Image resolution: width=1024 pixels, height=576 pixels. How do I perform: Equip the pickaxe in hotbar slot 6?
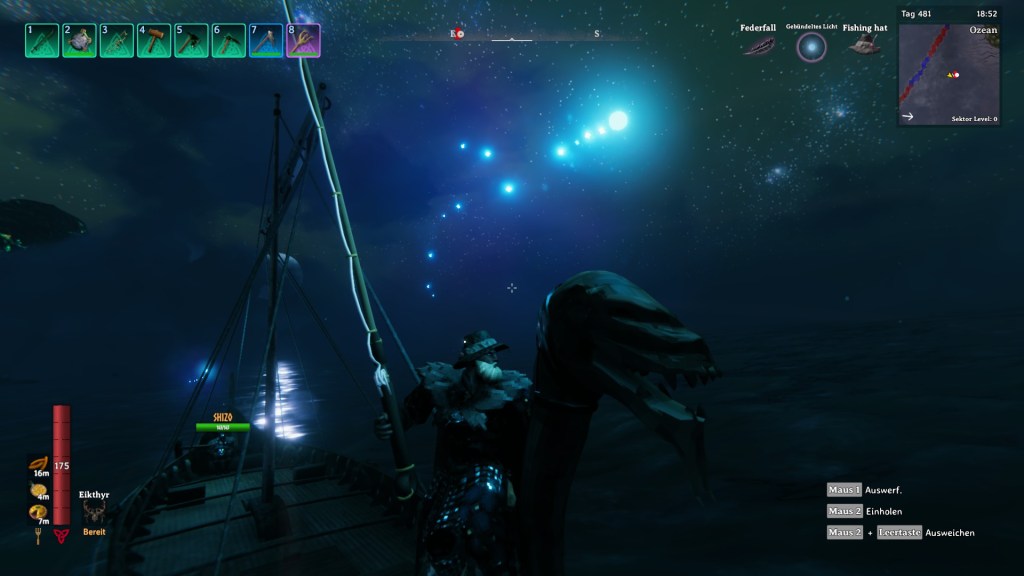[x=229, y=41]
